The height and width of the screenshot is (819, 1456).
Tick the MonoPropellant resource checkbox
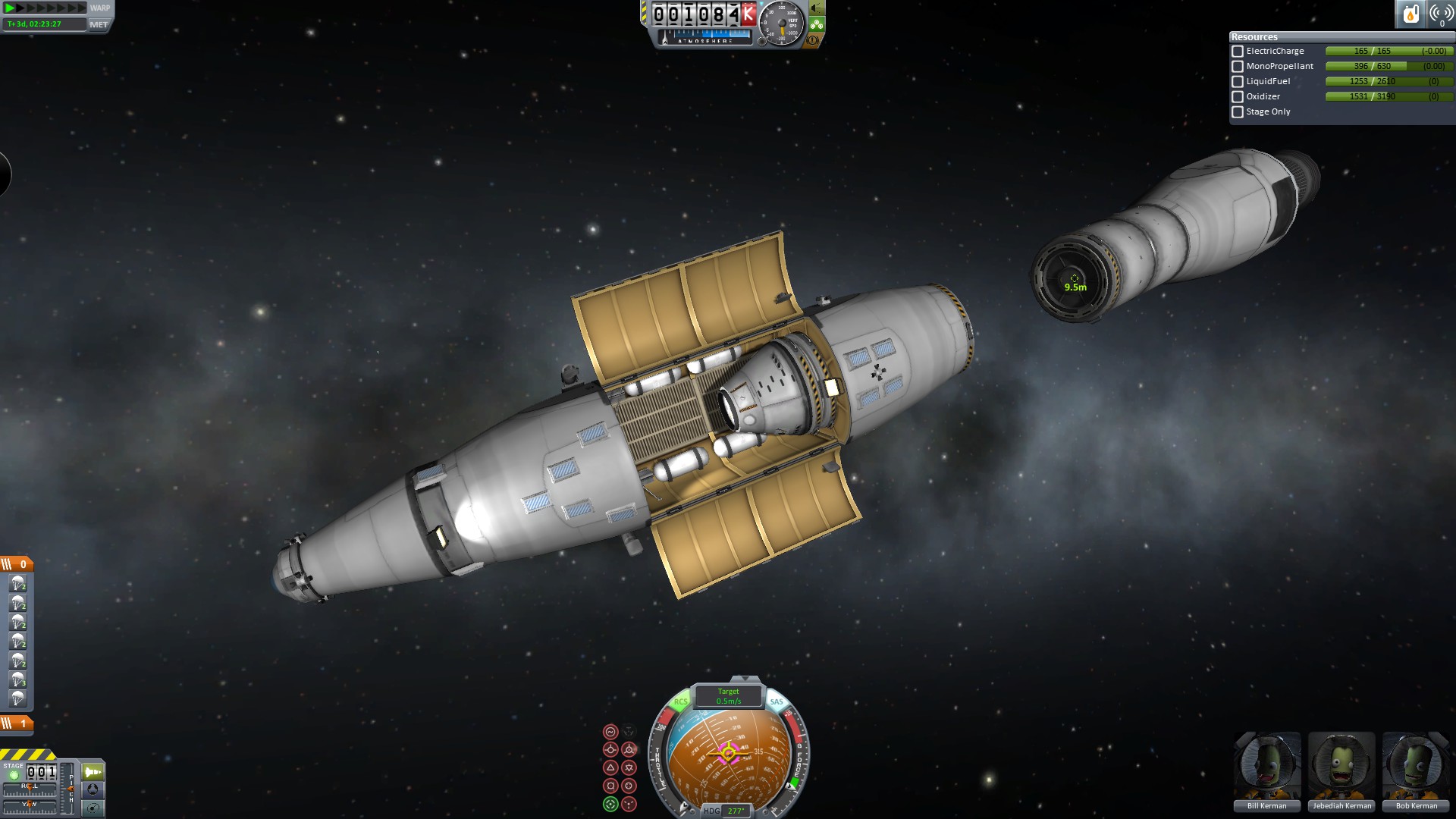(x=1238, y=67)
